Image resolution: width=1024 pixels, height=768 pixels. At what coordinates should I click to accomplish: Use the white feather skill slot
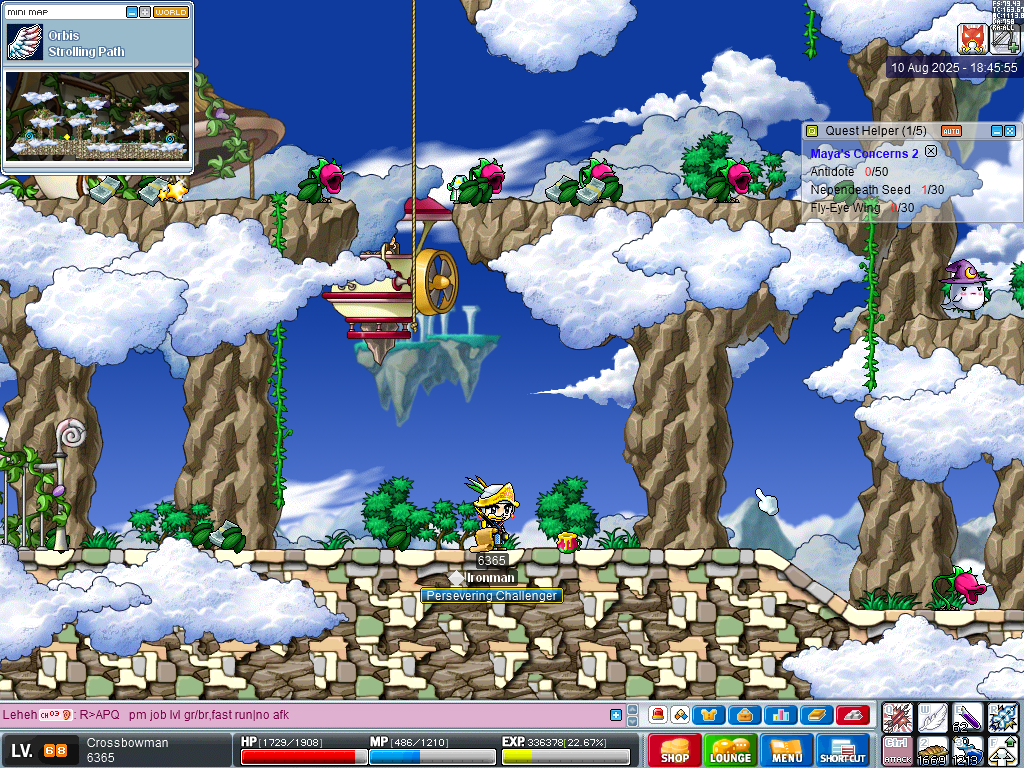pos(932,717)
